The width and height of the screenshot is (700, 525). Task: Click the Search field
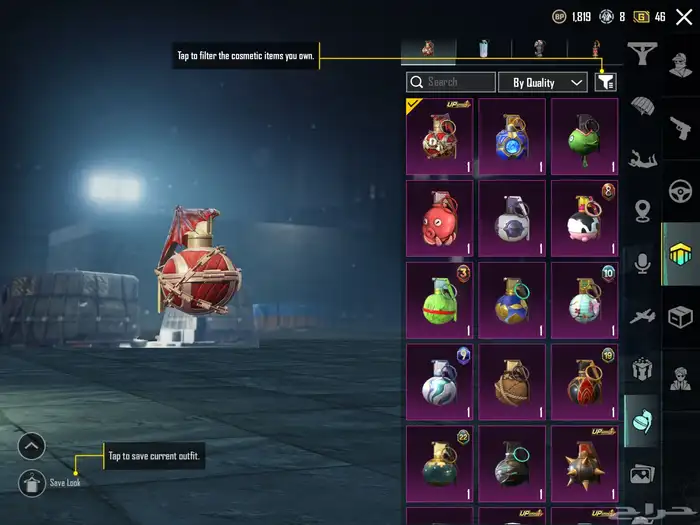[451, 82]
